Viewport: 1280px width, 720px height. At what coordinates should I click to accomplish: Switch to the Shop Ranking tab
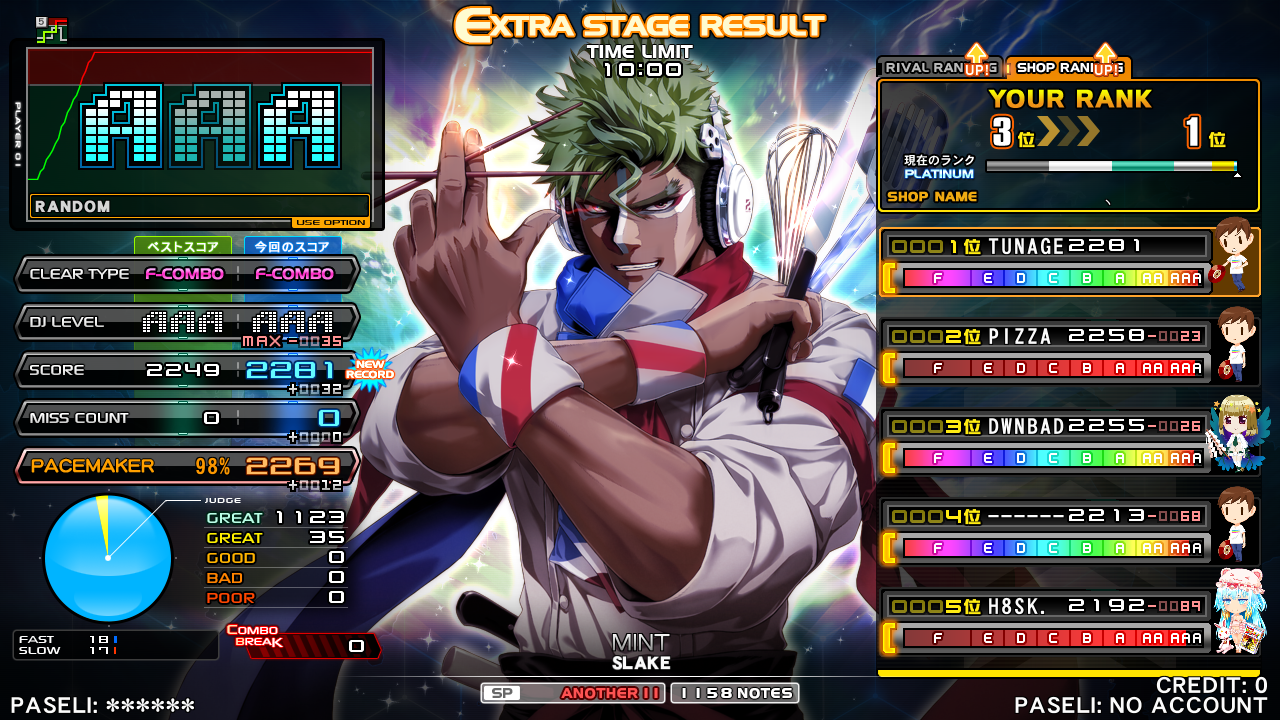point(1066,67)
